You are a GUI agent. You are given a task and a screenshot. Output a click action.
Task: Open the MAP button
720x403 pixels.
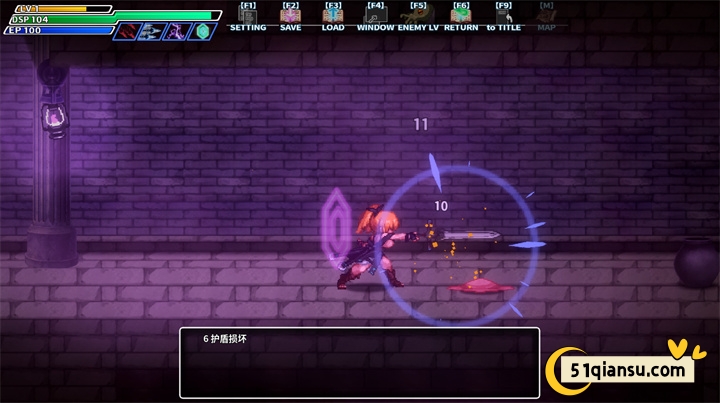pos(546,17)
